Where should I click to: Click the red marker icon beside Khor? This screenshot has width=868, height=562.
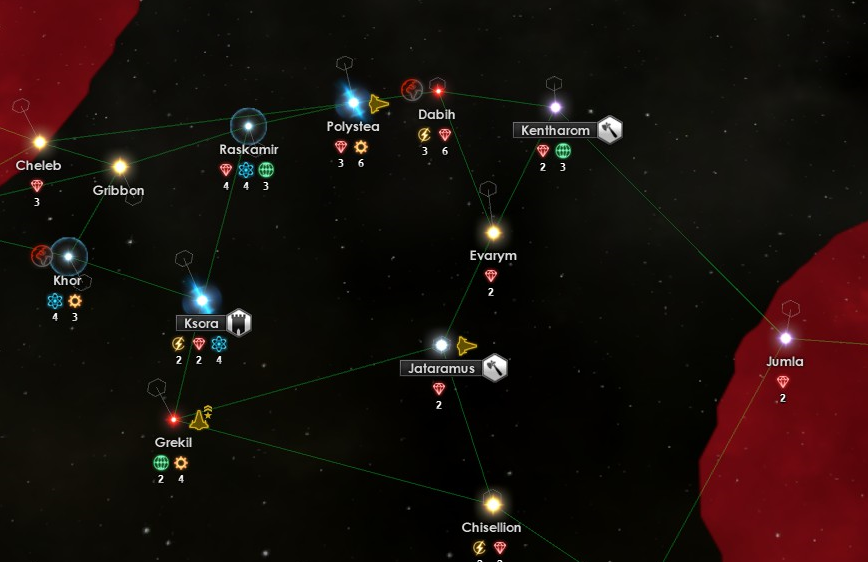point(41,255)
